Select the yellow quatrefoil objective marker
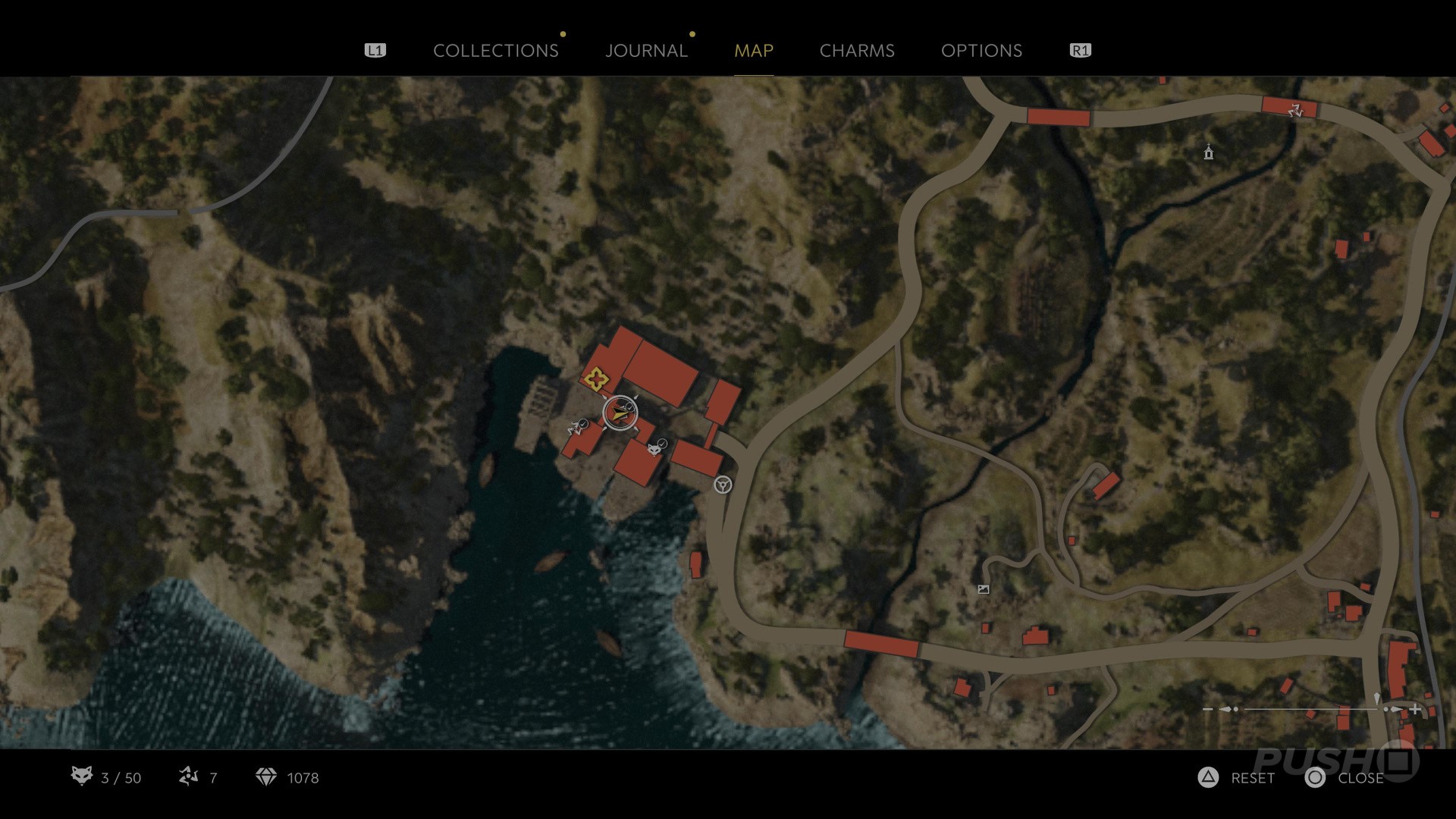The height and width of the screenshot is (819, 1456). [x=595, y=377]
